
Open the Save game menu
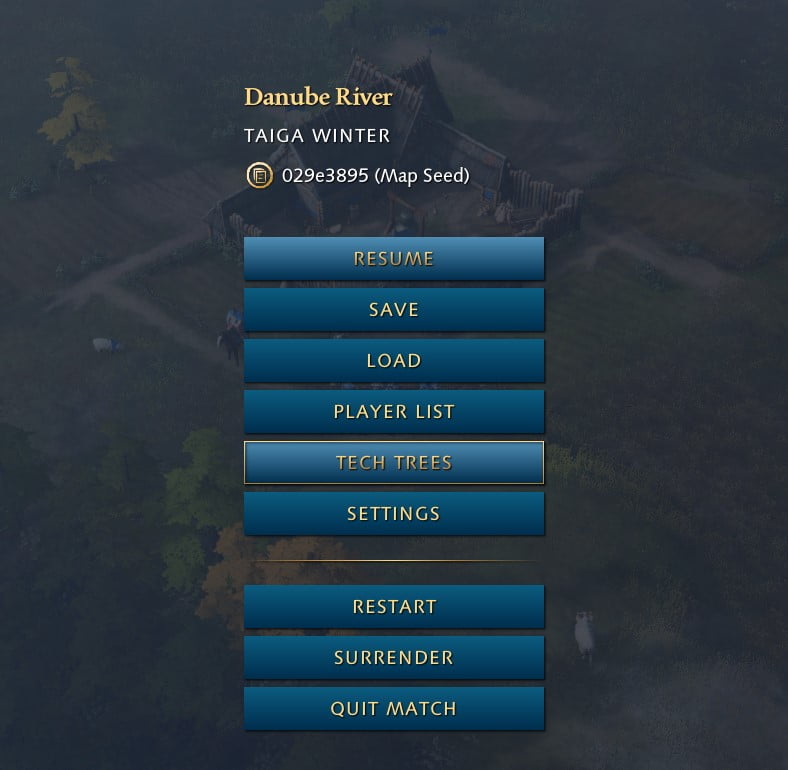coord(394,310)
